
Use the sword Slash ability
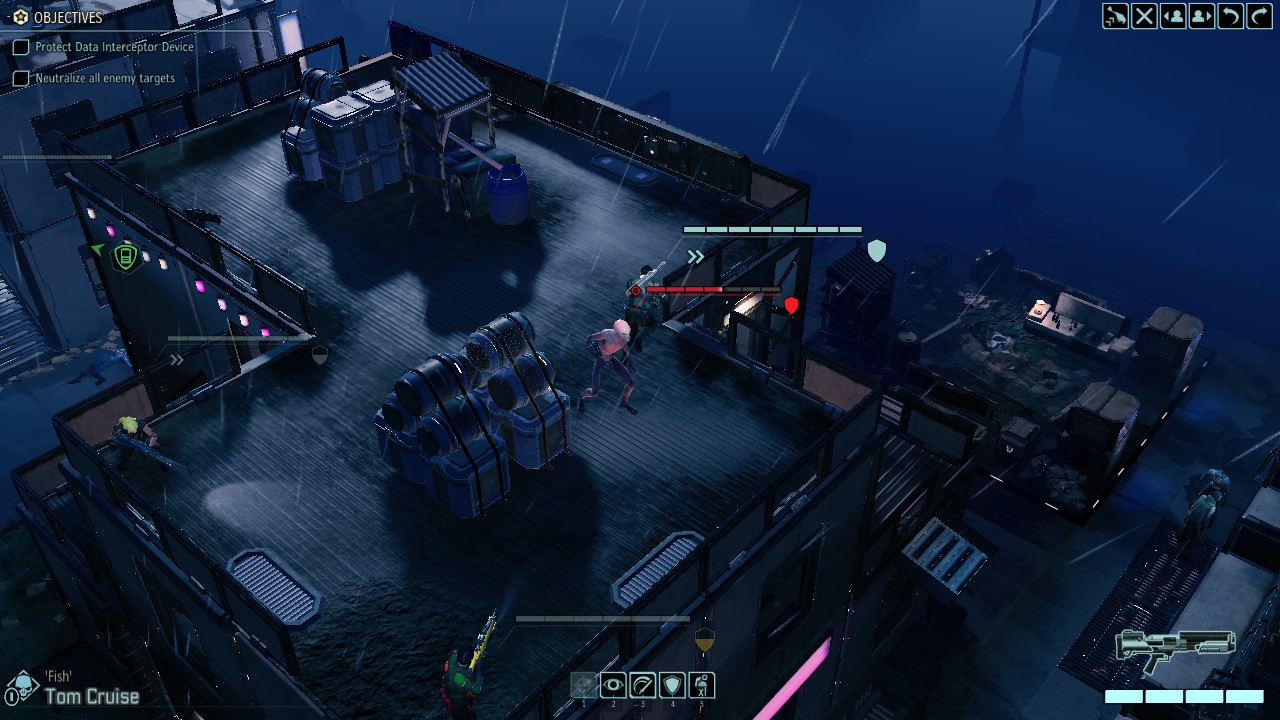point(643,685)
